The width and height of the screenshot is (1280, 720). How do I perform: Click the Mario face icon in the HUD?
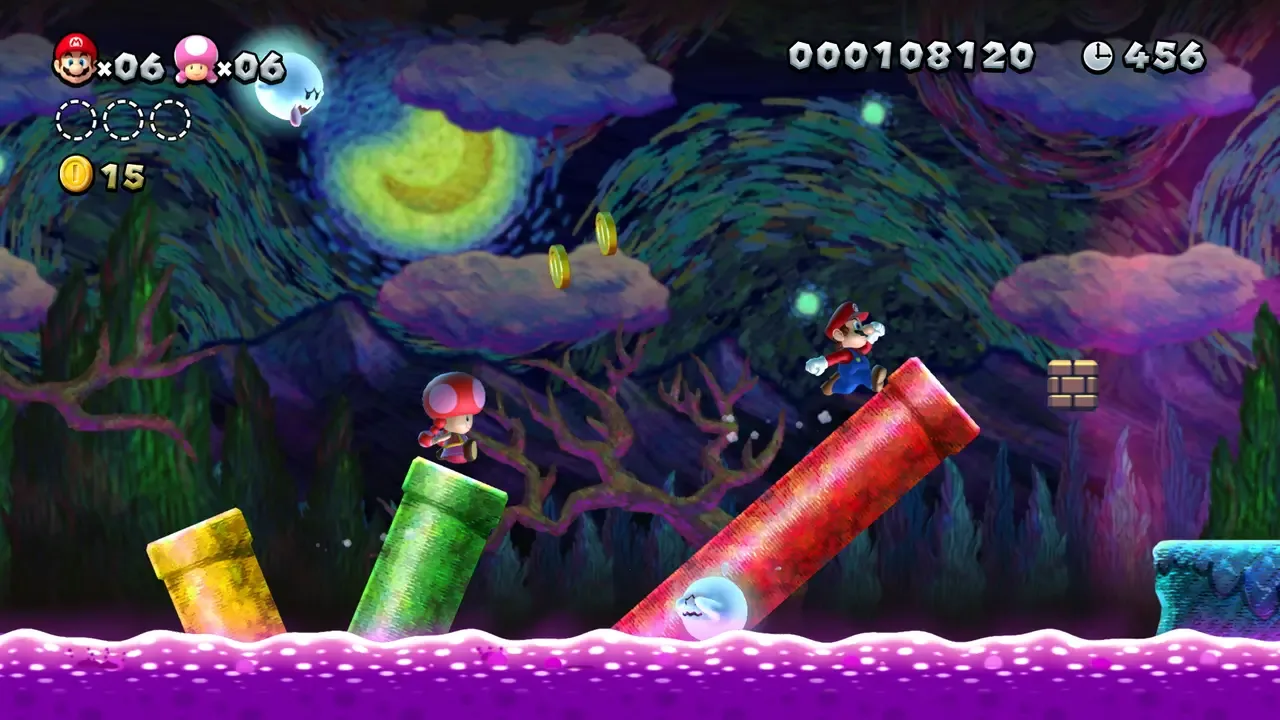(x=75, y=59)
